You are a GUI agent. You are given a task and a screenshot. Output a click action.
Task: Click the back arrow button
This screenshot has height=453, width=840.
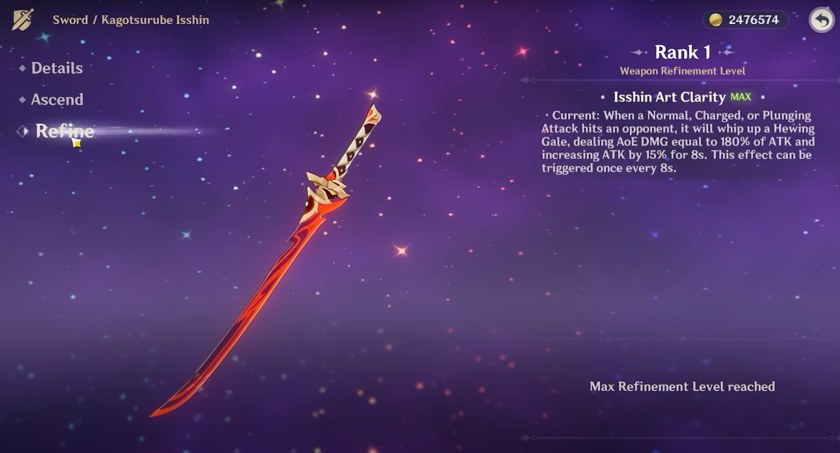[820, 20]
